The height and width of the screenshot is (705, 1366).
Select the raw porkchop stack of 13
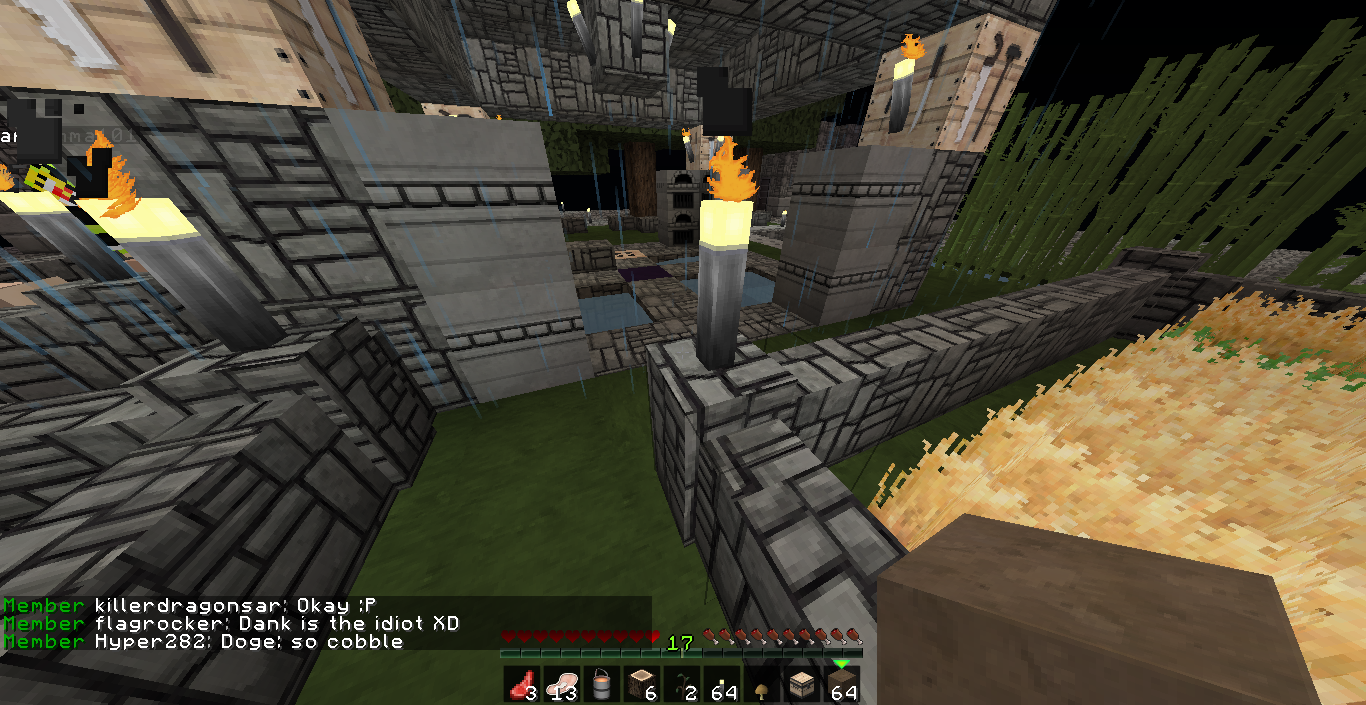(x=561, y=685)
